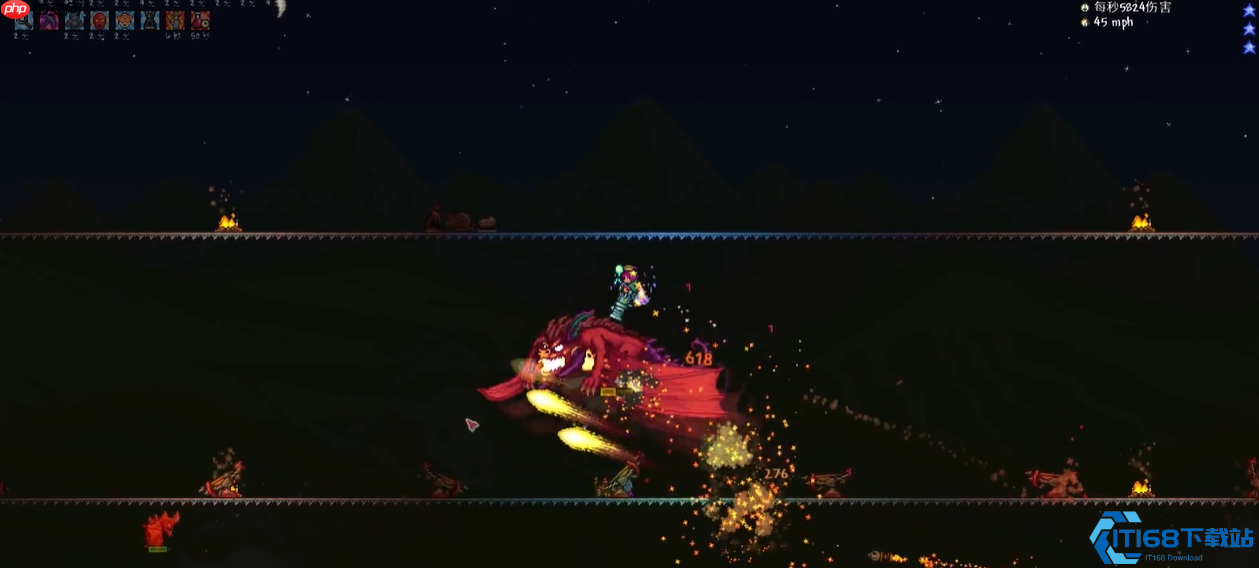1259x568 pixels.
Task: Select the purple pickaxe buff icon
Action: [49, 19]
